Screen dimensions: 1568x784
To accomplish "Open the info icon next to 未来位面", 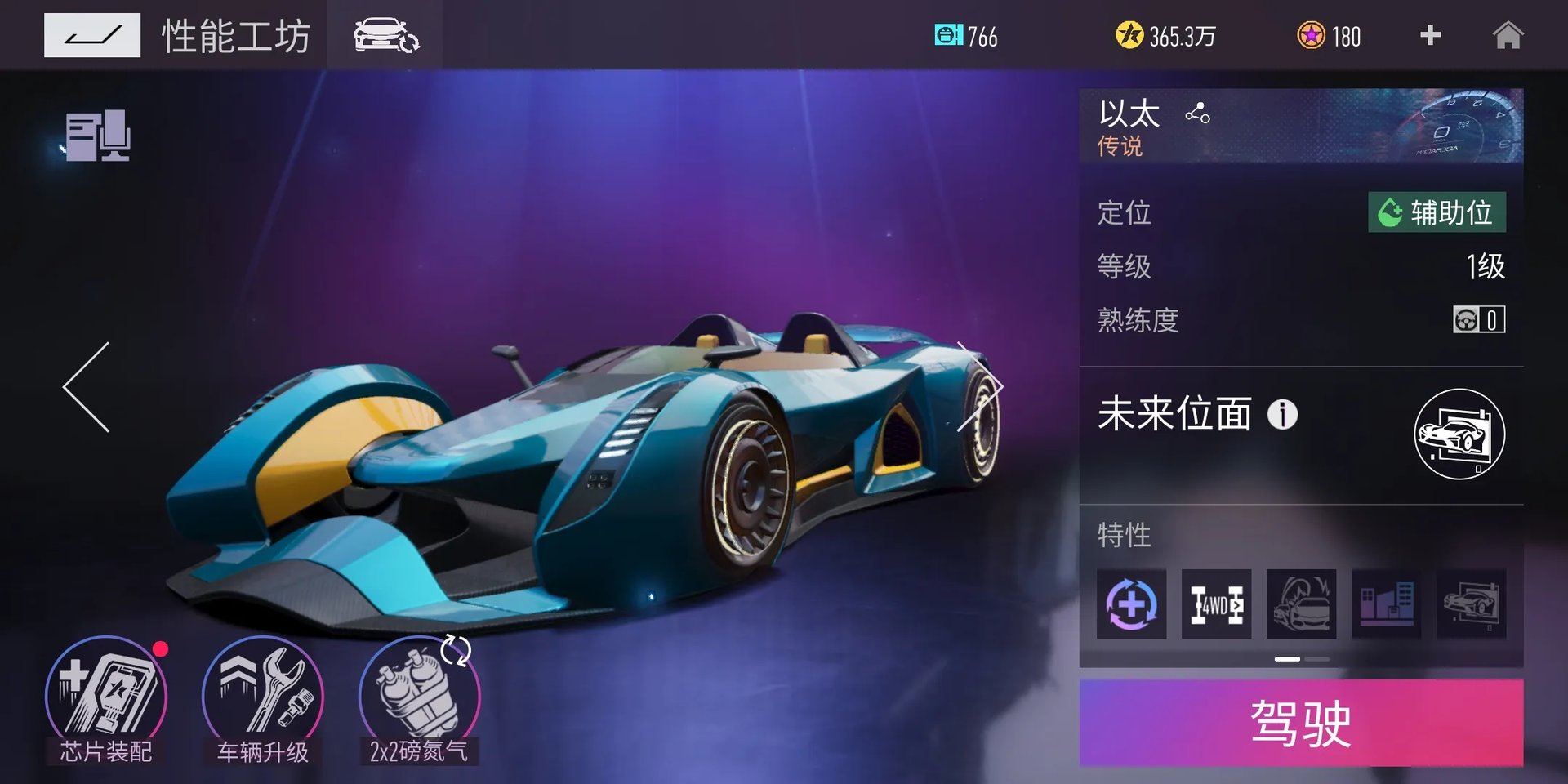I will (1284, 415).
